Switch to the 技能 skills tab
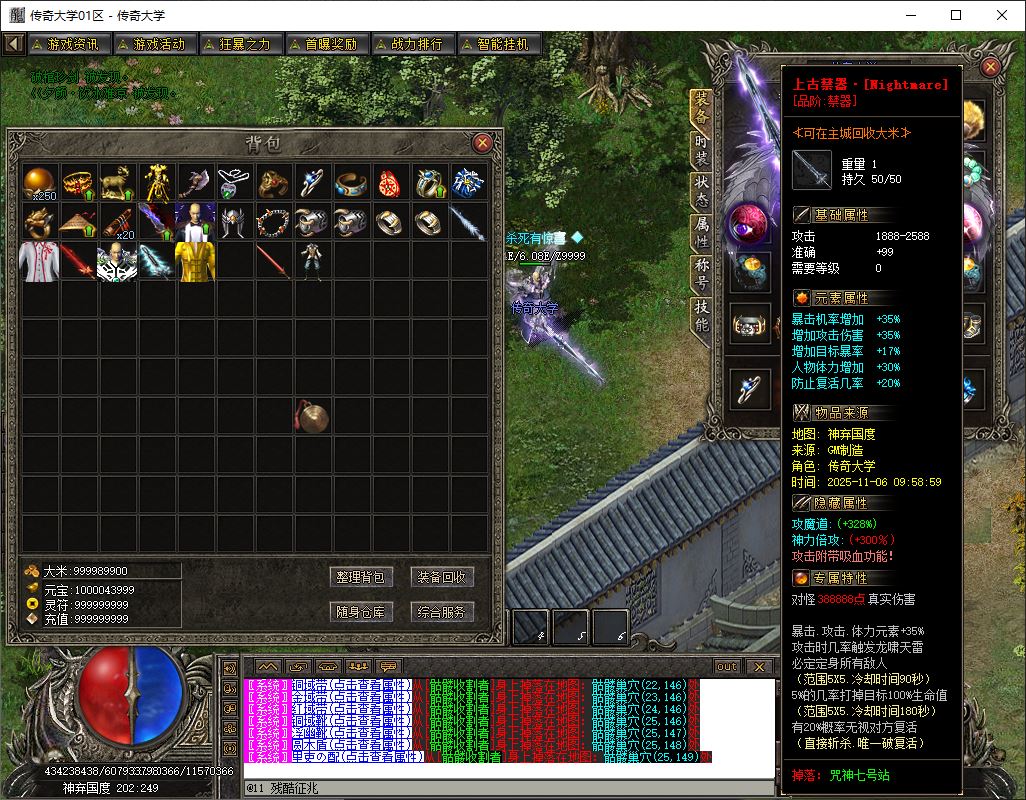1026x800 pixels. 702,318
